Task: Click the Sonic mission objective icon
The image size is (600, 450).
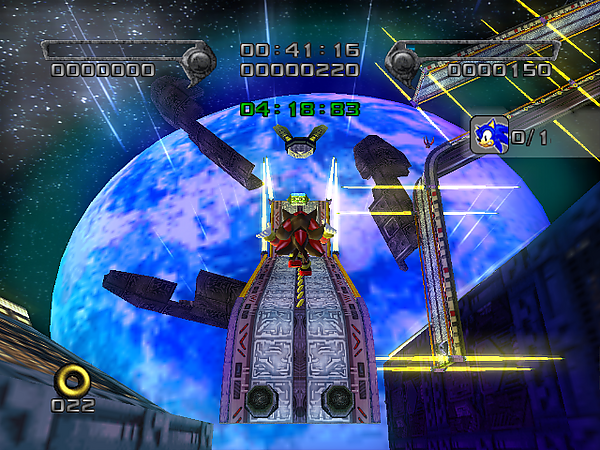Action: pos(489,135)
